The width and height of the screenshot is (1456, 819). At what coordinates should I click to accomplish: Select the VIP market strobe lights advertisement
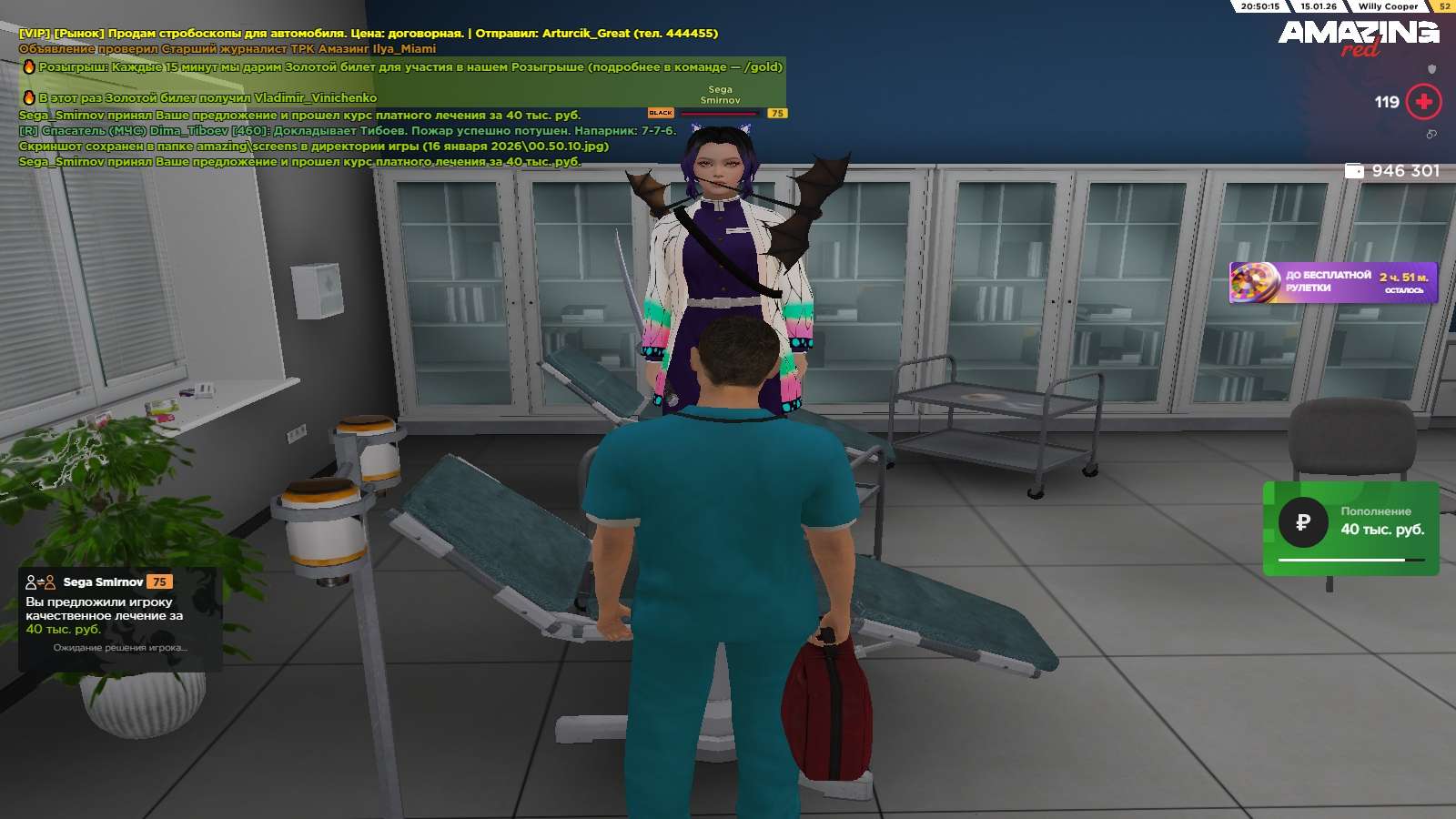368,34
